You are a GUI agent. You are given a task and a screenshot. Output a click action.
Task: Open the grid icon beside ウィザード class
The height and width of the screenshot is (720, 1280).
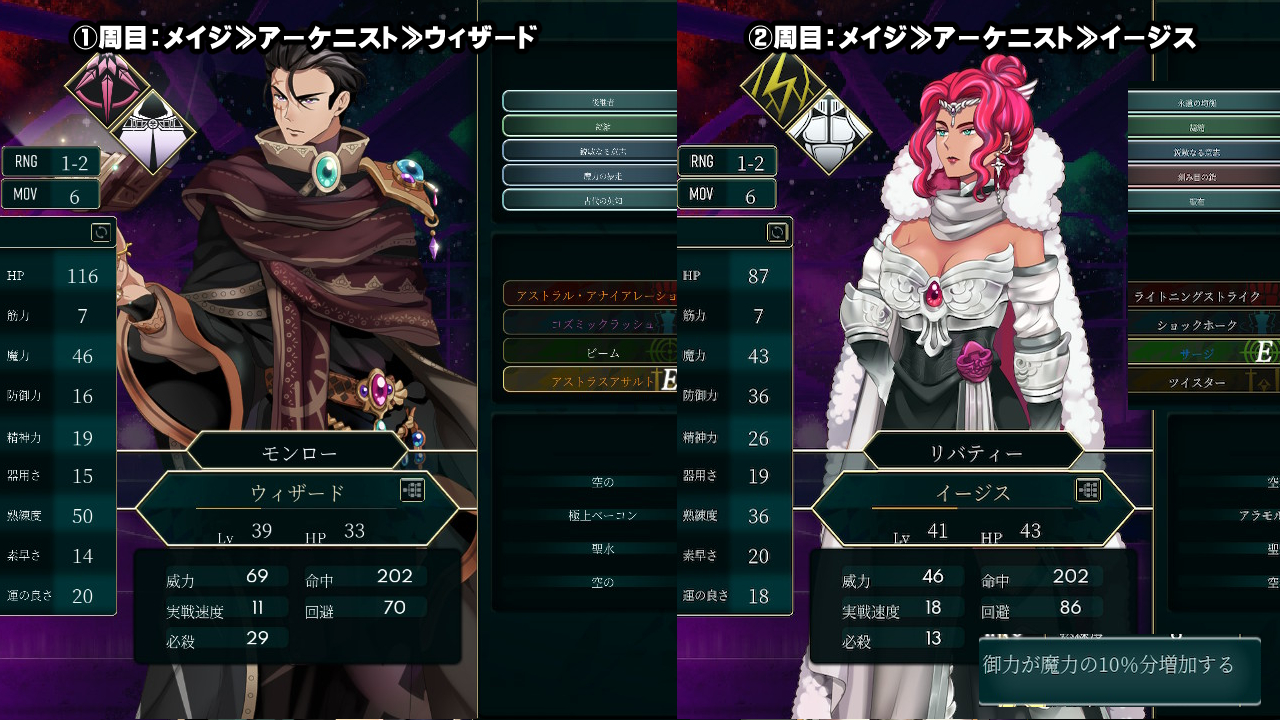(413, 490)
